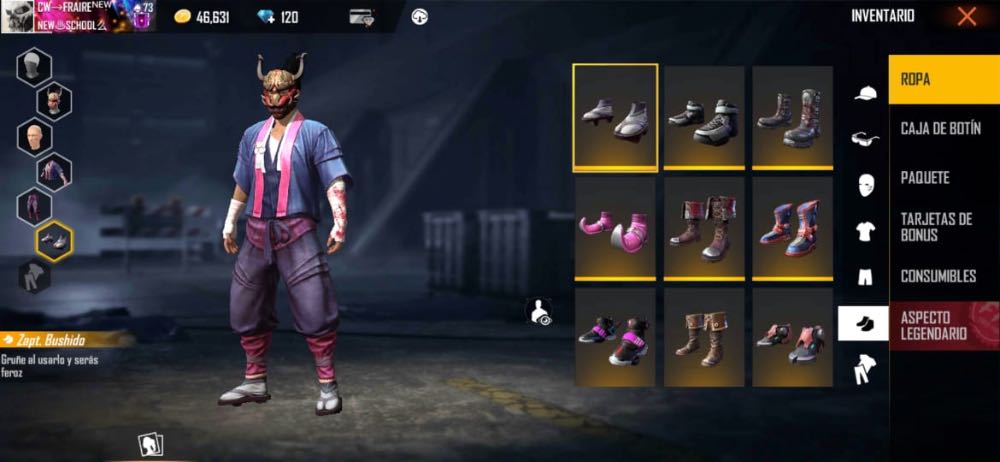Show the Consumibles tab
This screenshot has height=462, width=1000.
tap(943, 276)
